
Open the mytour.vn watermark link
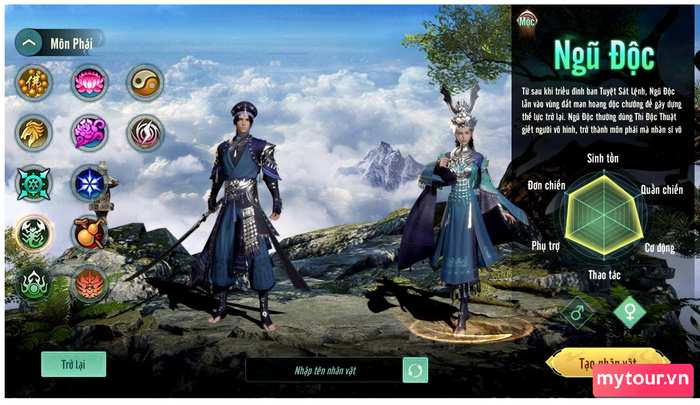click(642, 380)
